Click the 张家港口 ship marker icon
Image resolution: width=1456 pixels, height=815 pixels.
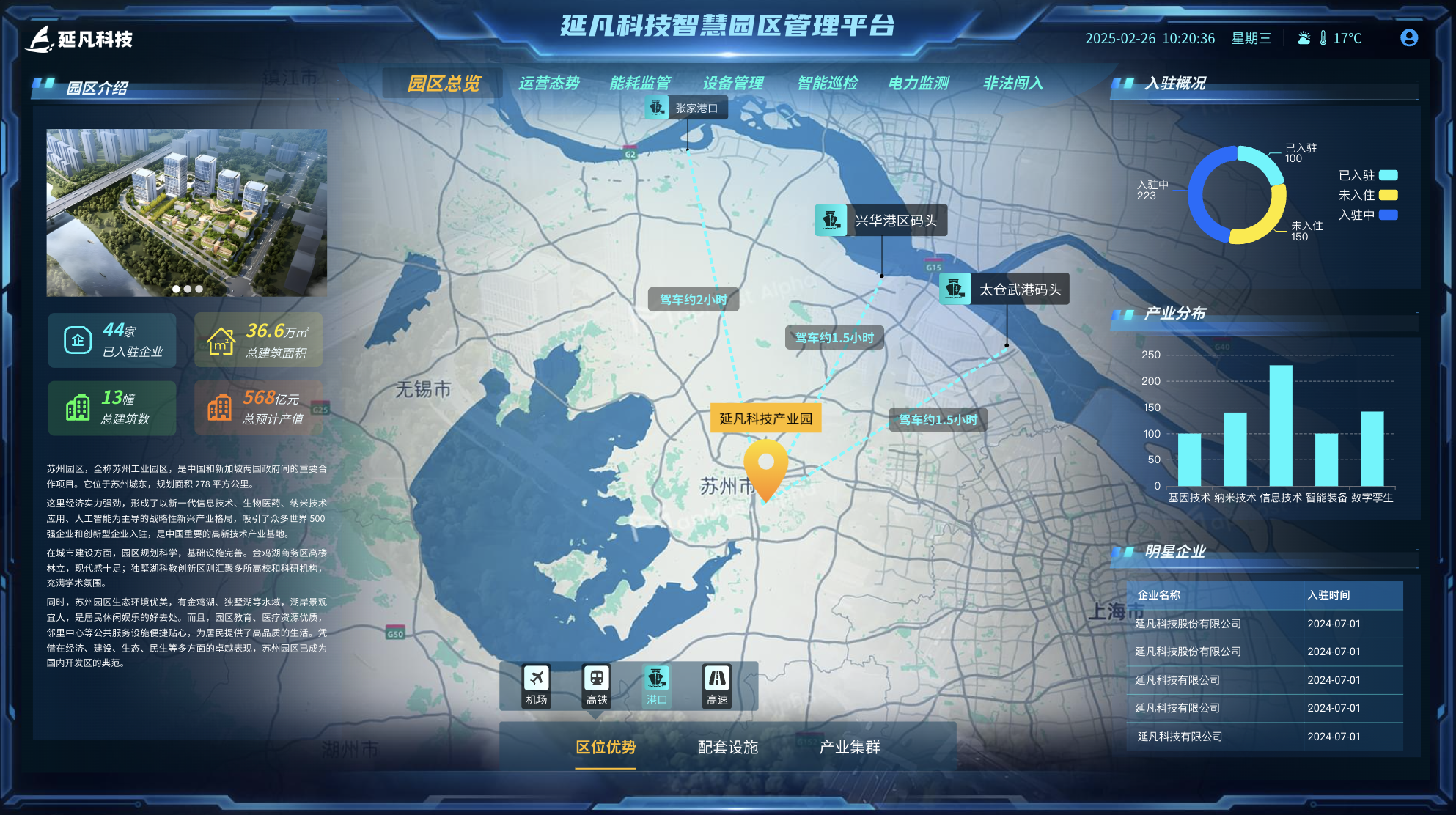click(656, 108)
